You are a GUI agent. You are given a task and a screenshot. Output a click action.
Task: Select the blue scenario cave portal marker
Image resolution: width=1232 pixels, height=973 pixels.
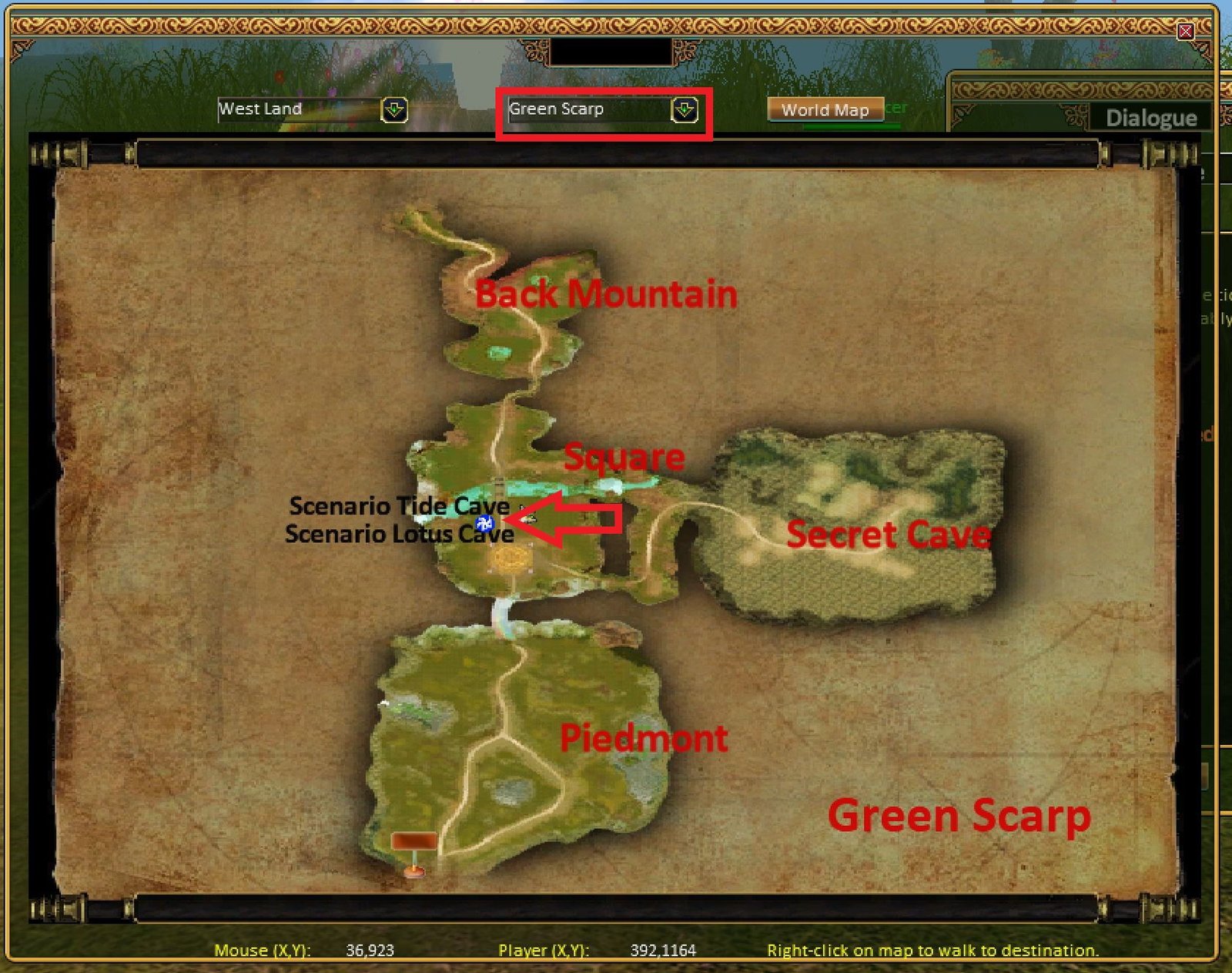point(484,524)
